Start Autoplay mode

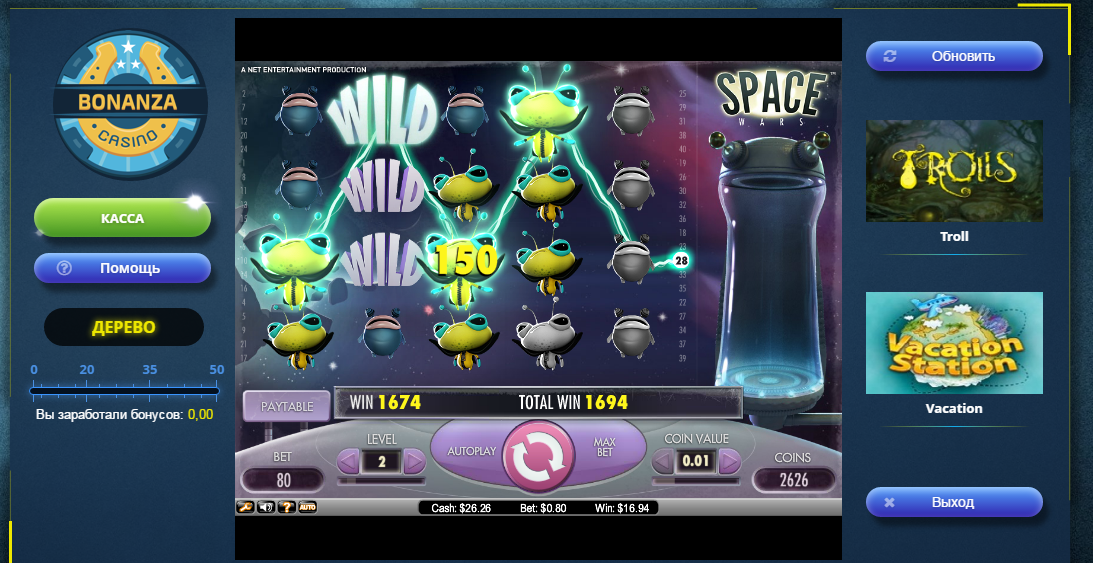(x=471, y=451)
